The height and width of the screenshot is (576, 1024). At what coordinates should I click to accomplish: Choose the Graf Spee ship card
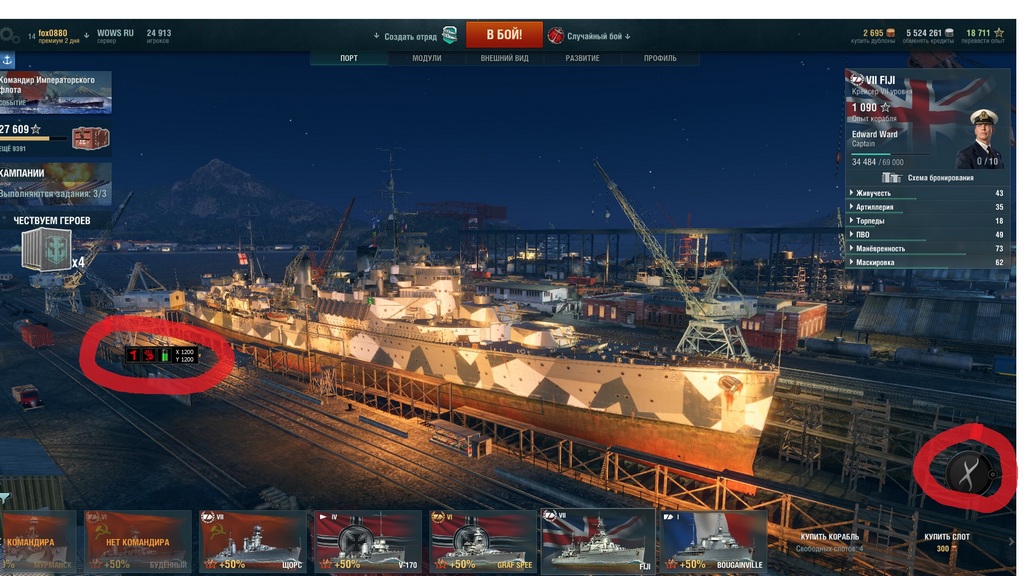click(483, 542)
